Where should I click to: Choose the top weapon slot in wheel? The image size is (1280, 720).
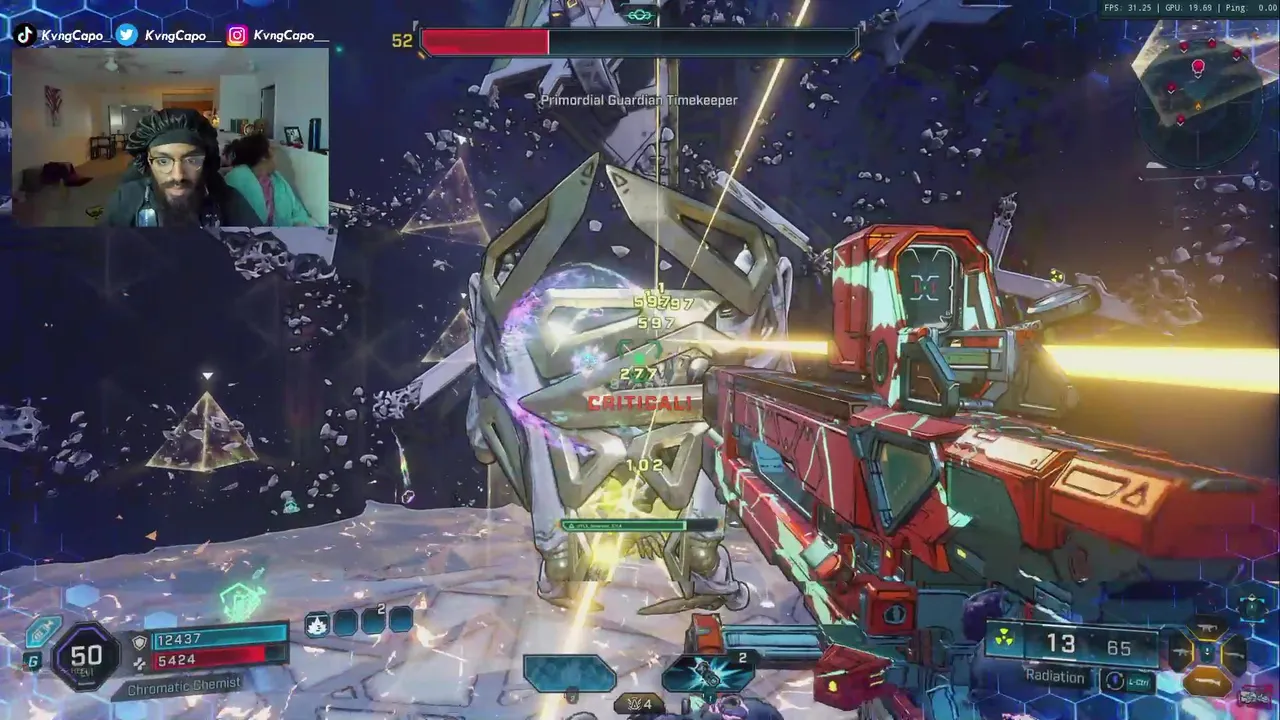[1206, 627]
